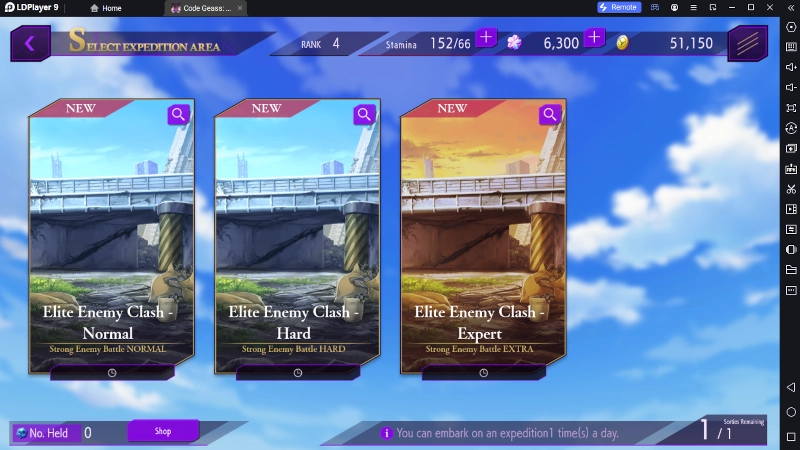Inspect details with Normal card's magnifier
This screenshot has width=800, height=450.
(179, 114)
